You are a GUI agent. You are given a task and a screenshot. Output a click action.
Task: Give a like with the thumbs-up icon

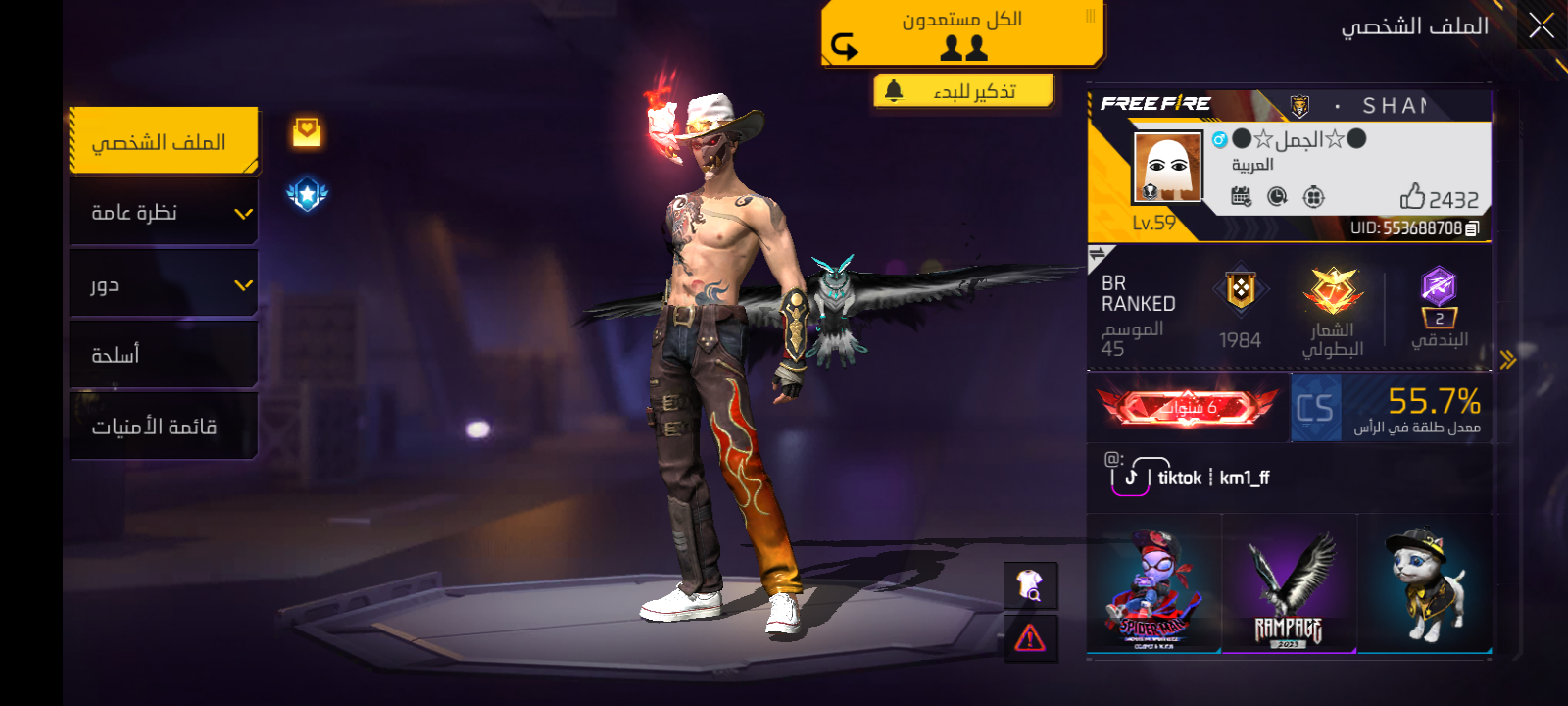[1412, 197]
